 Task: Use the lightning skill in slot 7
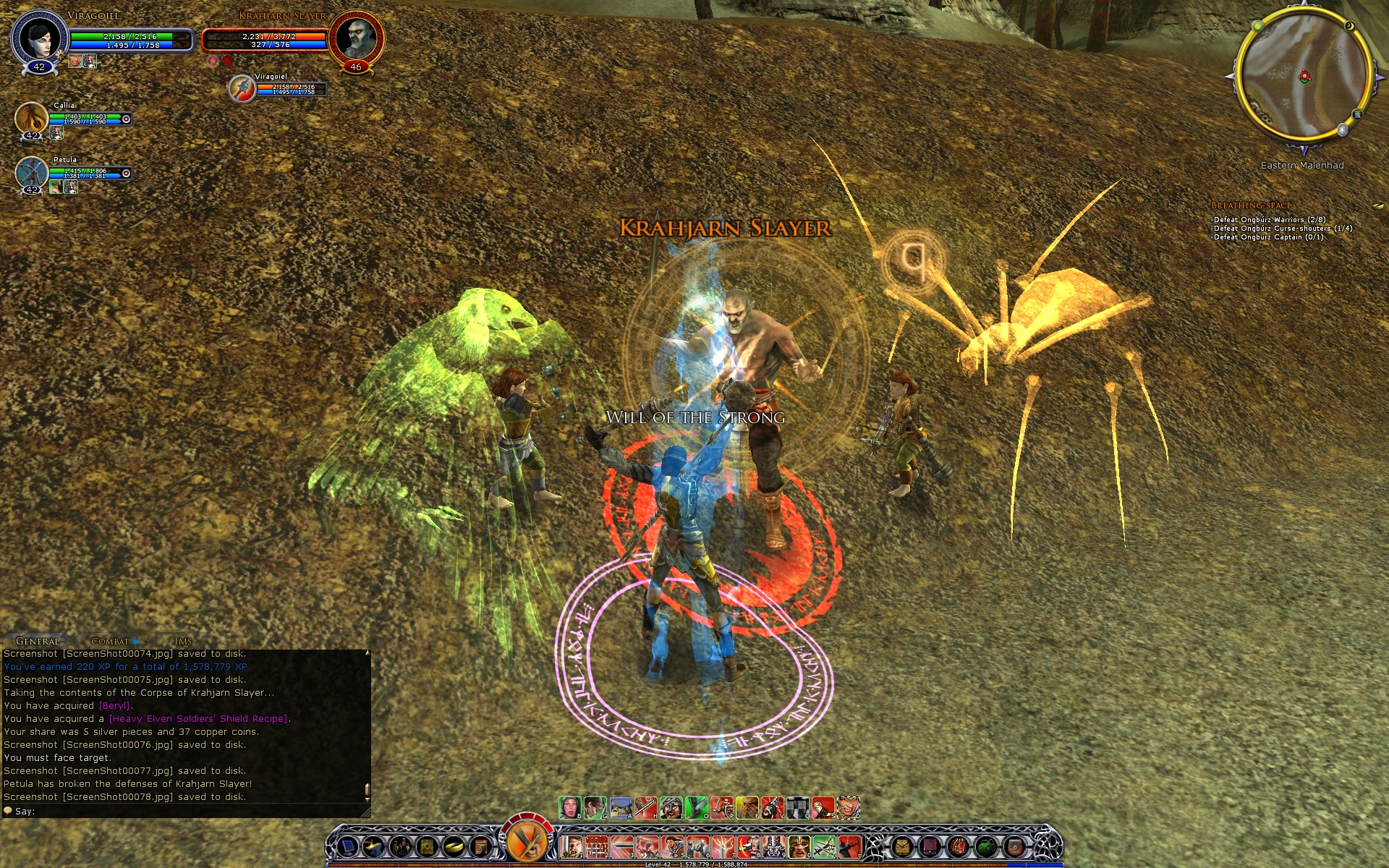tap(723, 845)
